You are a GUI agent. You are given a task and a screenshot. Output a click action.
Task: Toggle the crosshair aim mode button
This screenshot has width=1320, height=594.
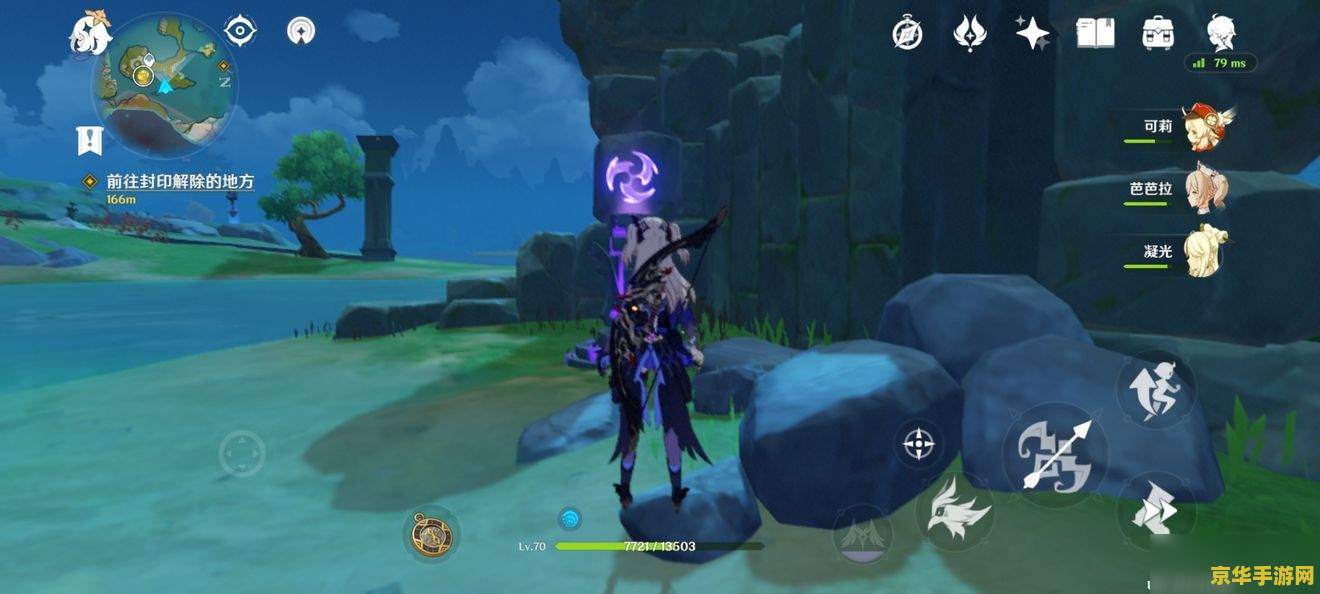pos(918,443)
